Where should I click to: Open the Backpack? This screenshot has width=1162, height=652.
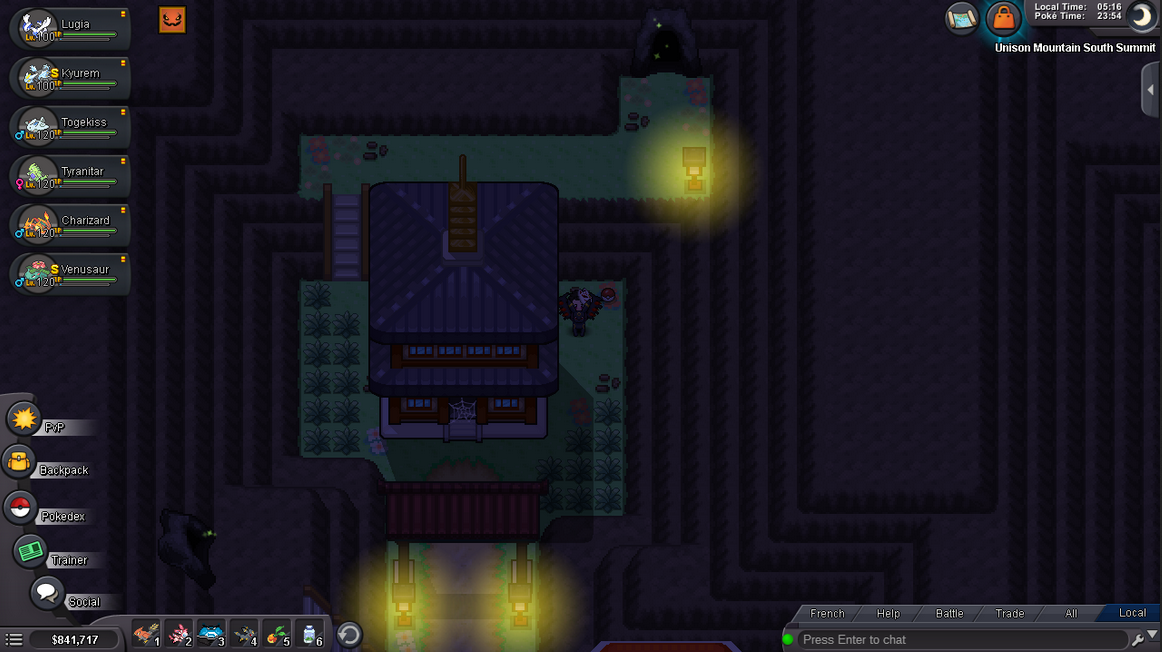click(x=20, y=463)
